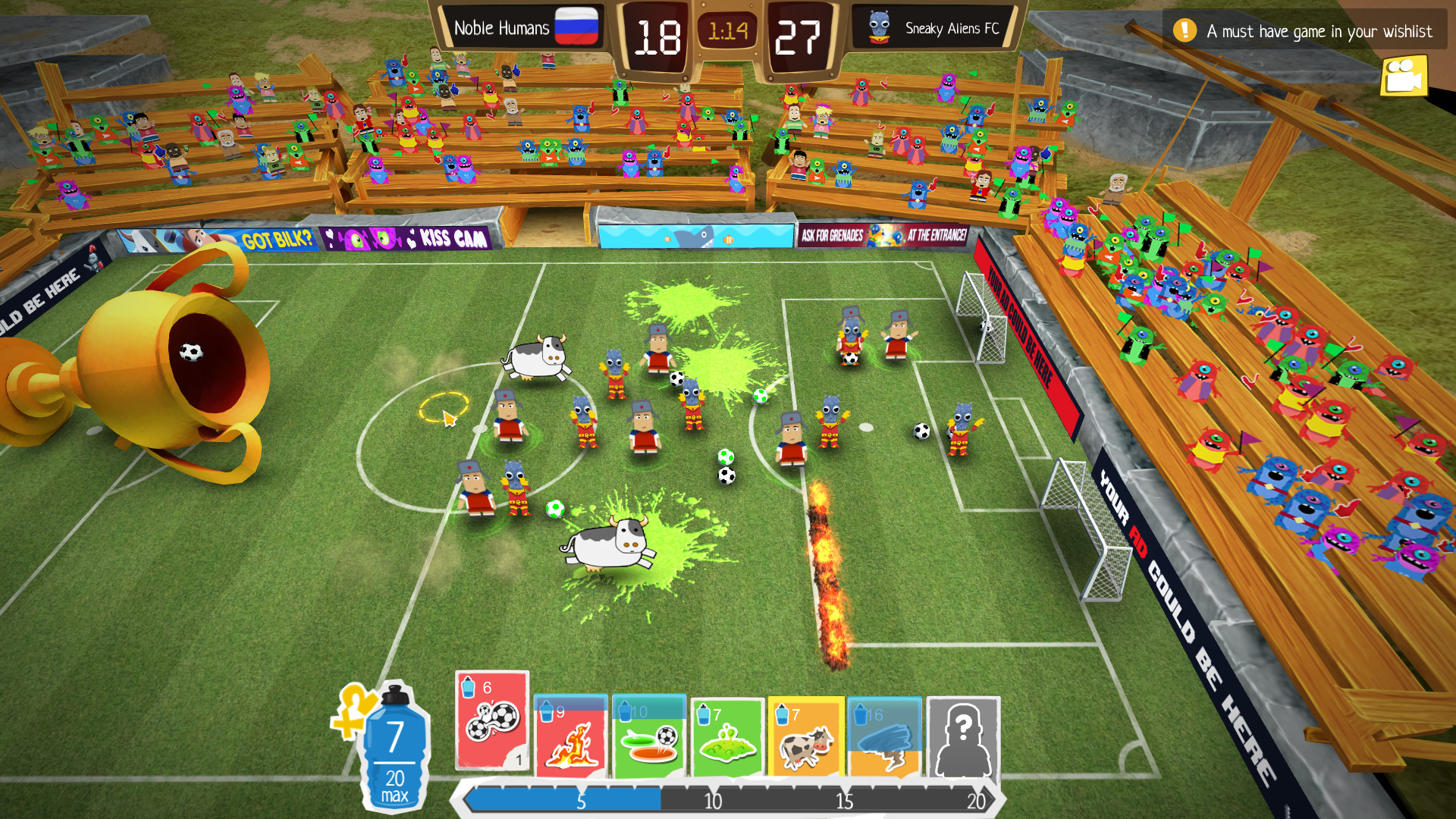The image size is (1456, 819).
Task: Click the match timer showing 1:14
Action: coord(728,28)
